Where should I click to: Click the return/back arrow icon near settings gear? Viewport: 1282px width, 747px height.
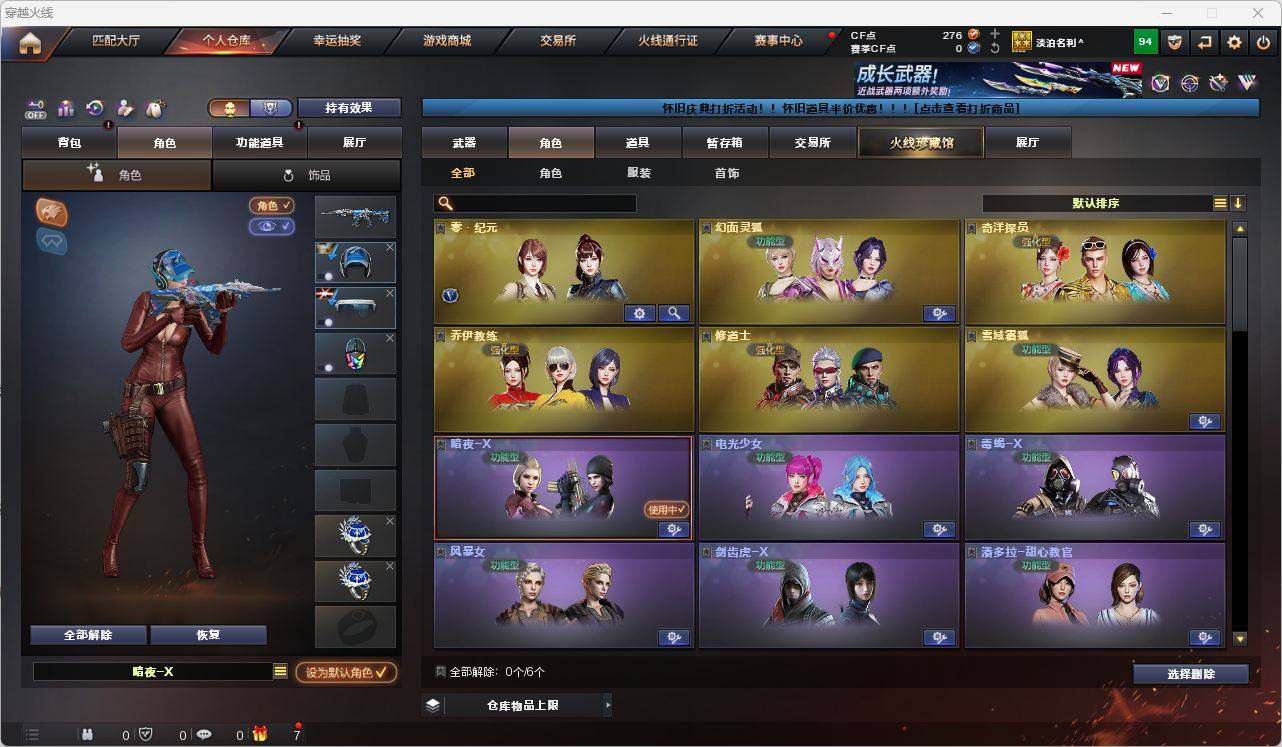point(1204,42)
